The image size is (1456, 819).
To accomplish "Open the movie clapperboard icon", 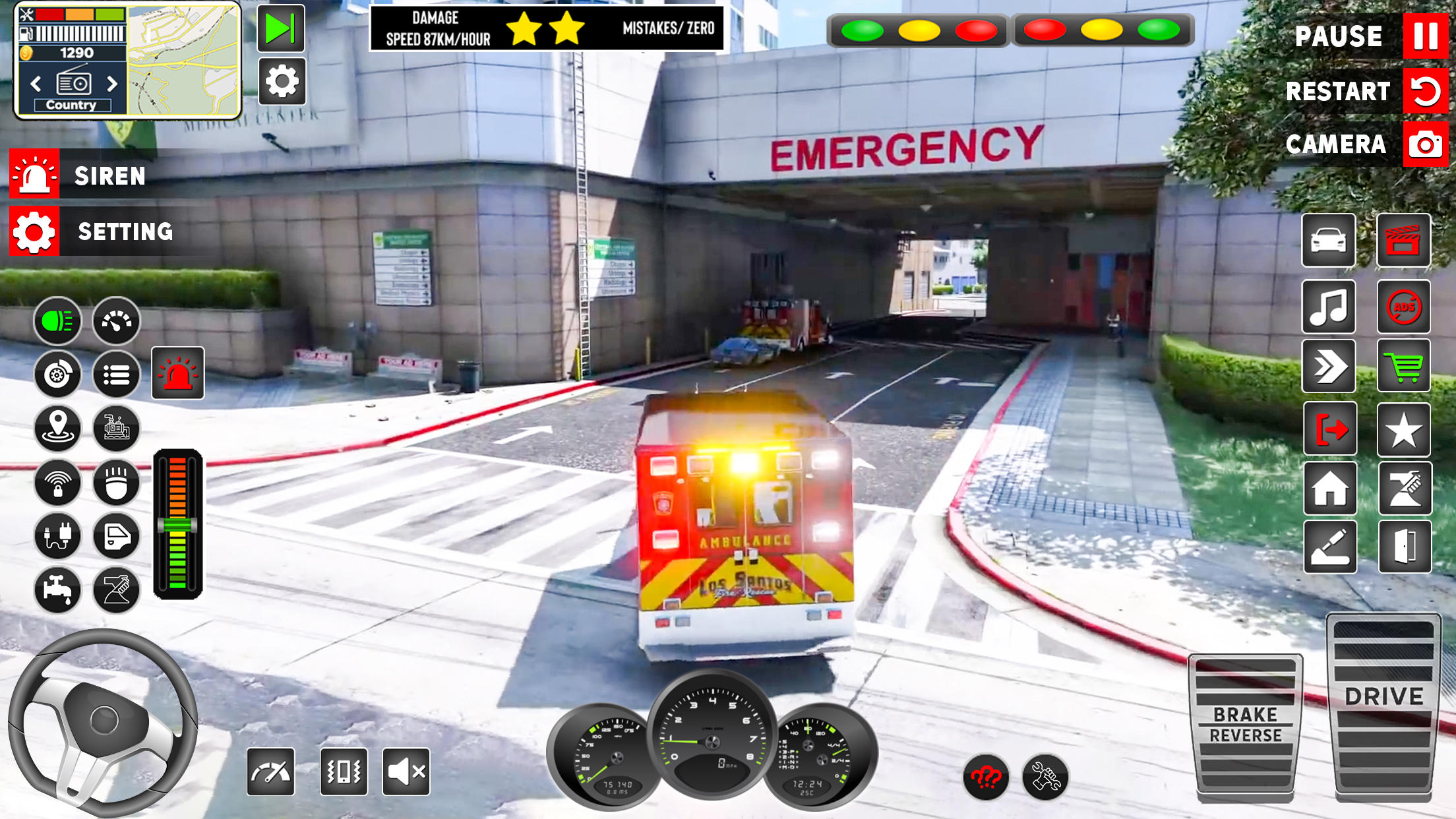I will pyautogui.click(x=1403, y=241).
